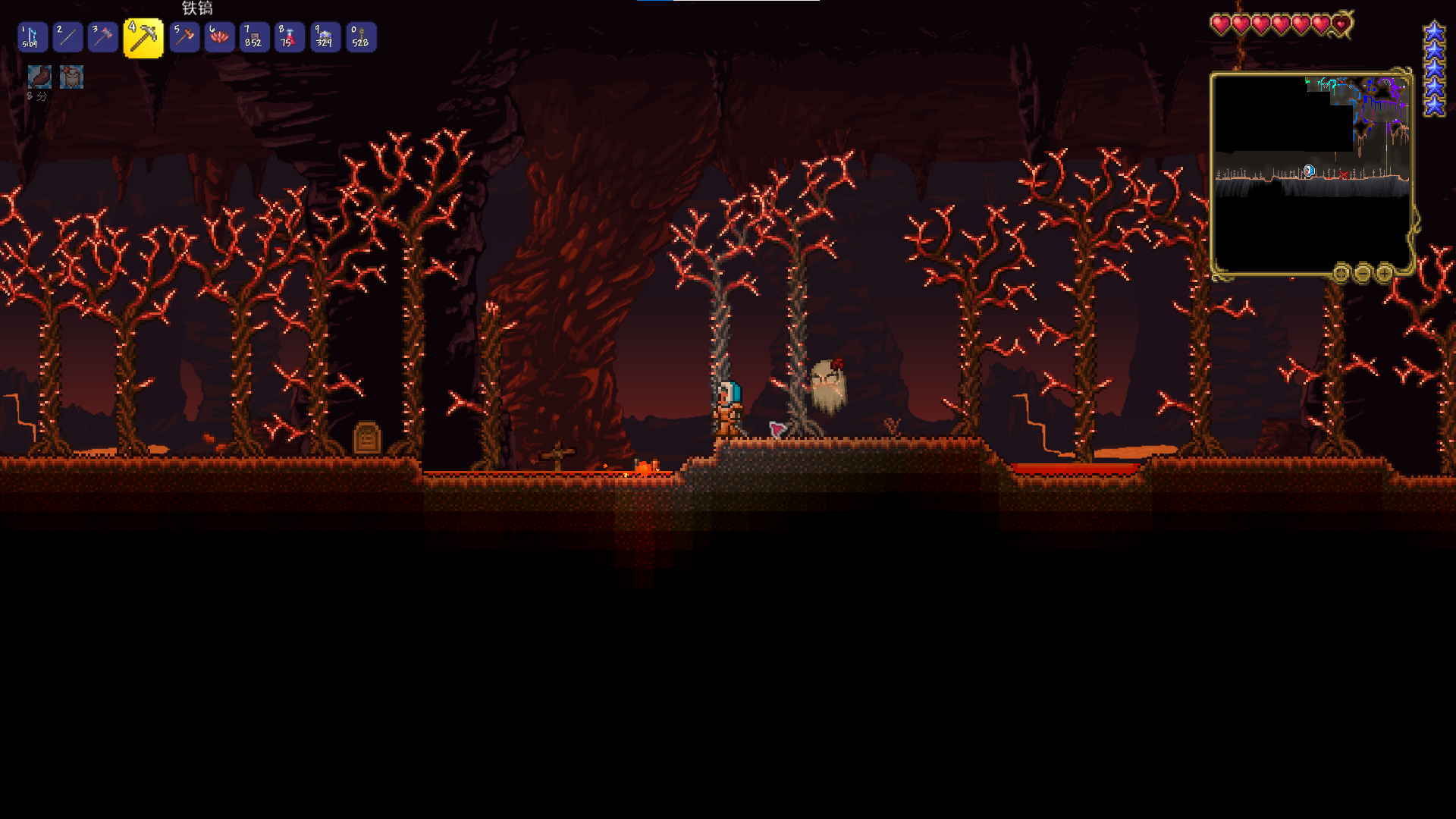
Task: Select the bow in hotbar slot 1
Action: [x=33, y=37]
